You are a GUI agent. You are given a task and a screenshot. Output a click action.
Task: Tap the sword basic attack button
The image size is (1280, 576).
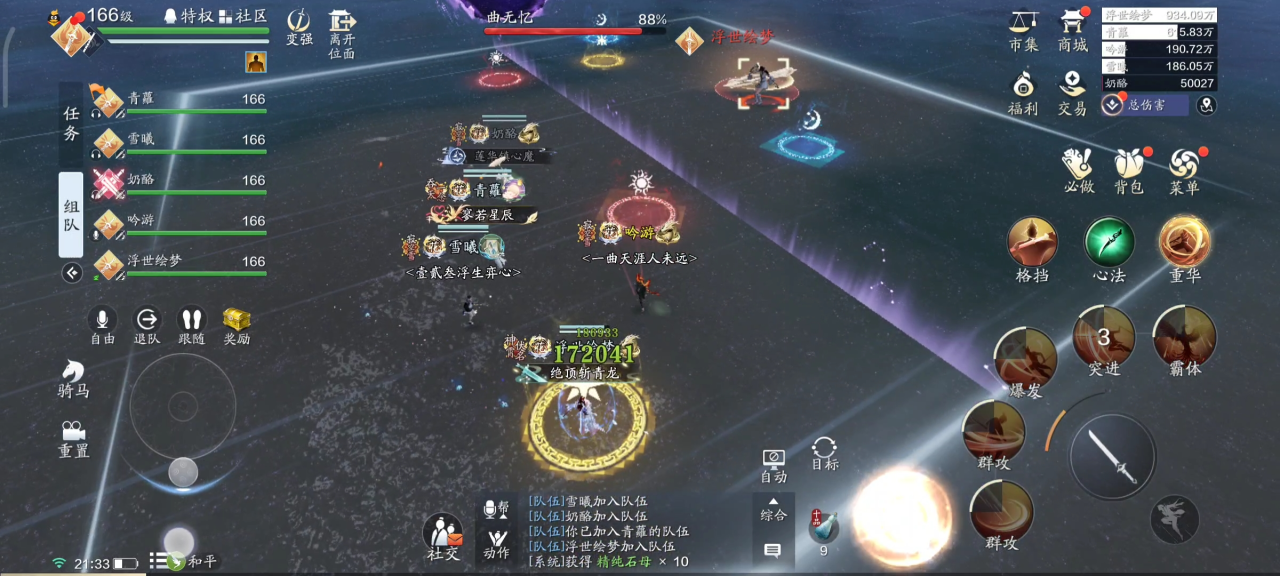pos(1113,456)
